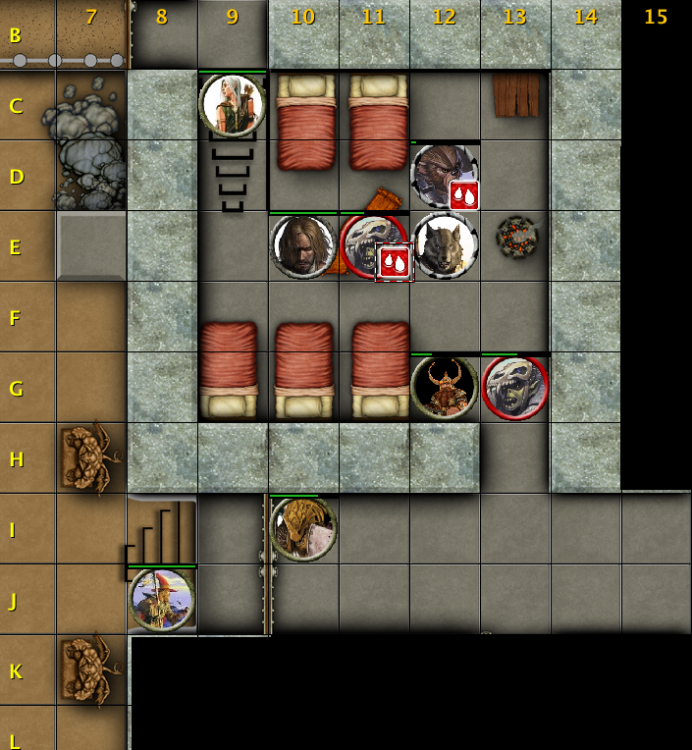Select the golden dragonborn token
Viewport: 692px width, 750px height.
(303, 527)
